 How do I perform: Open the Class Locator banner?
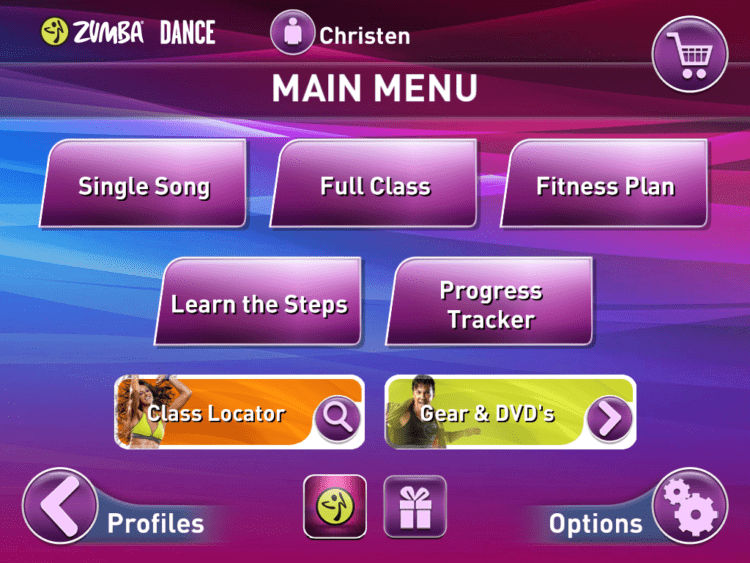(x=239, y=413)
